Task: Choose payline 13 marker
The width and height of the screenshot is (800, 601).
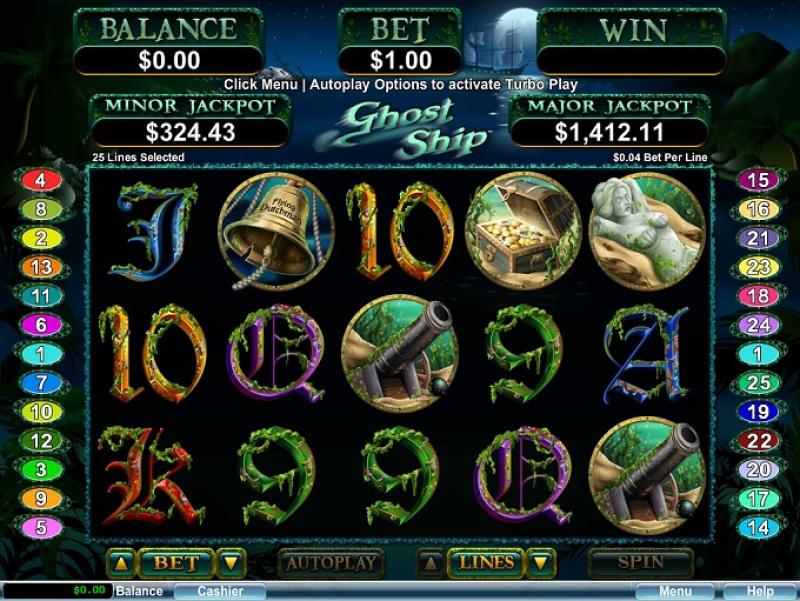Action: tap(41, 267)
